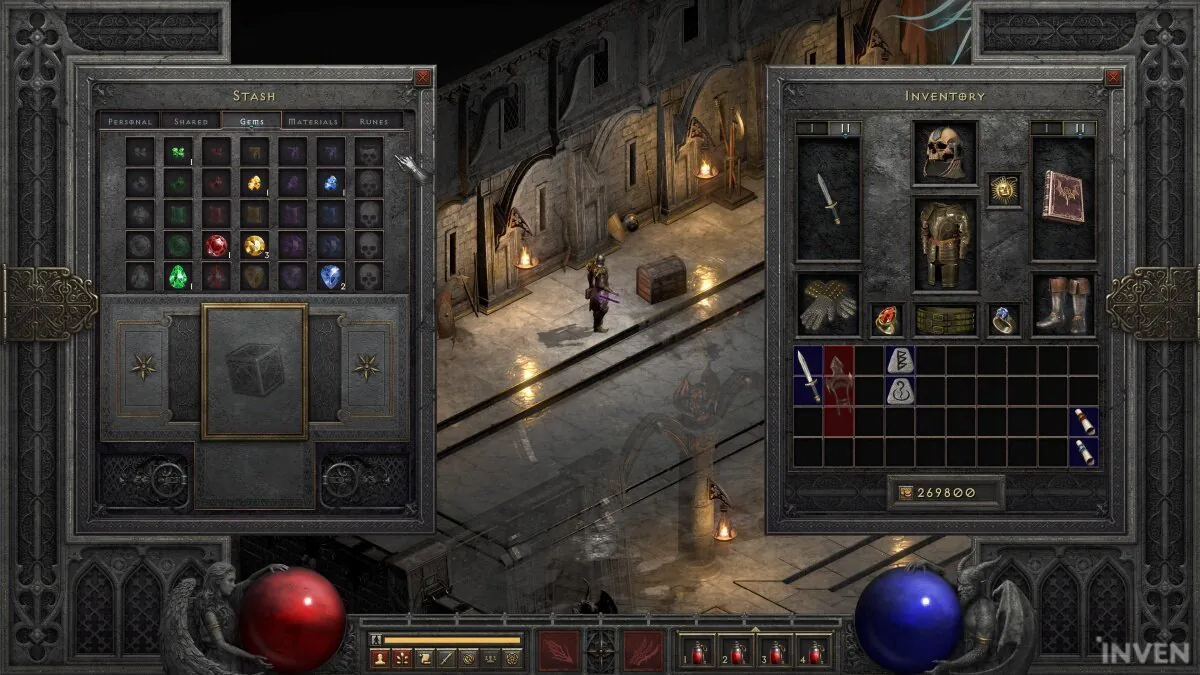Viewport: 1200px width, 675px height.
Task: Choose the equipped boots slot
Action: [1063, 305]
